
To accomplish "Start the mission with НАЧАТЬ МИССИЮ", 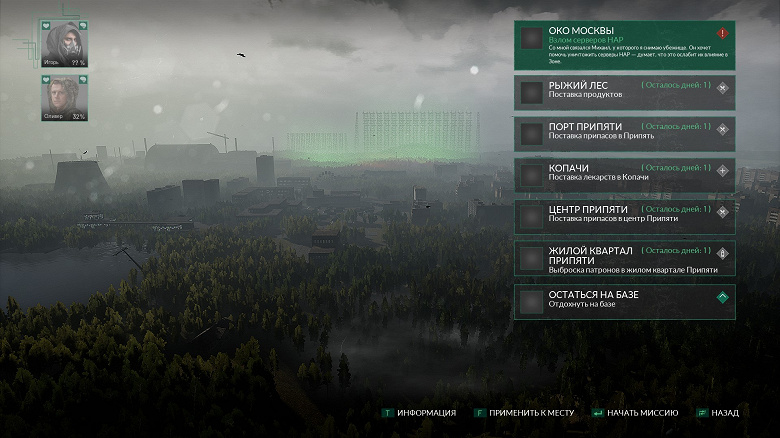I will coord(636,413).
